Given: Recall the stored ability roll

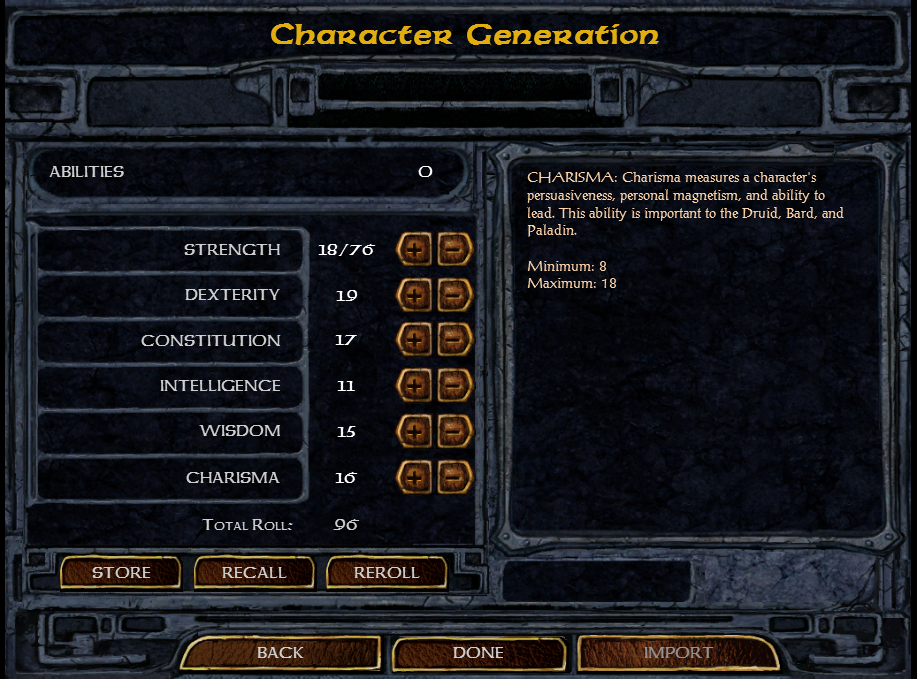Looking at the screenshot, I should (x=254, y=573).
